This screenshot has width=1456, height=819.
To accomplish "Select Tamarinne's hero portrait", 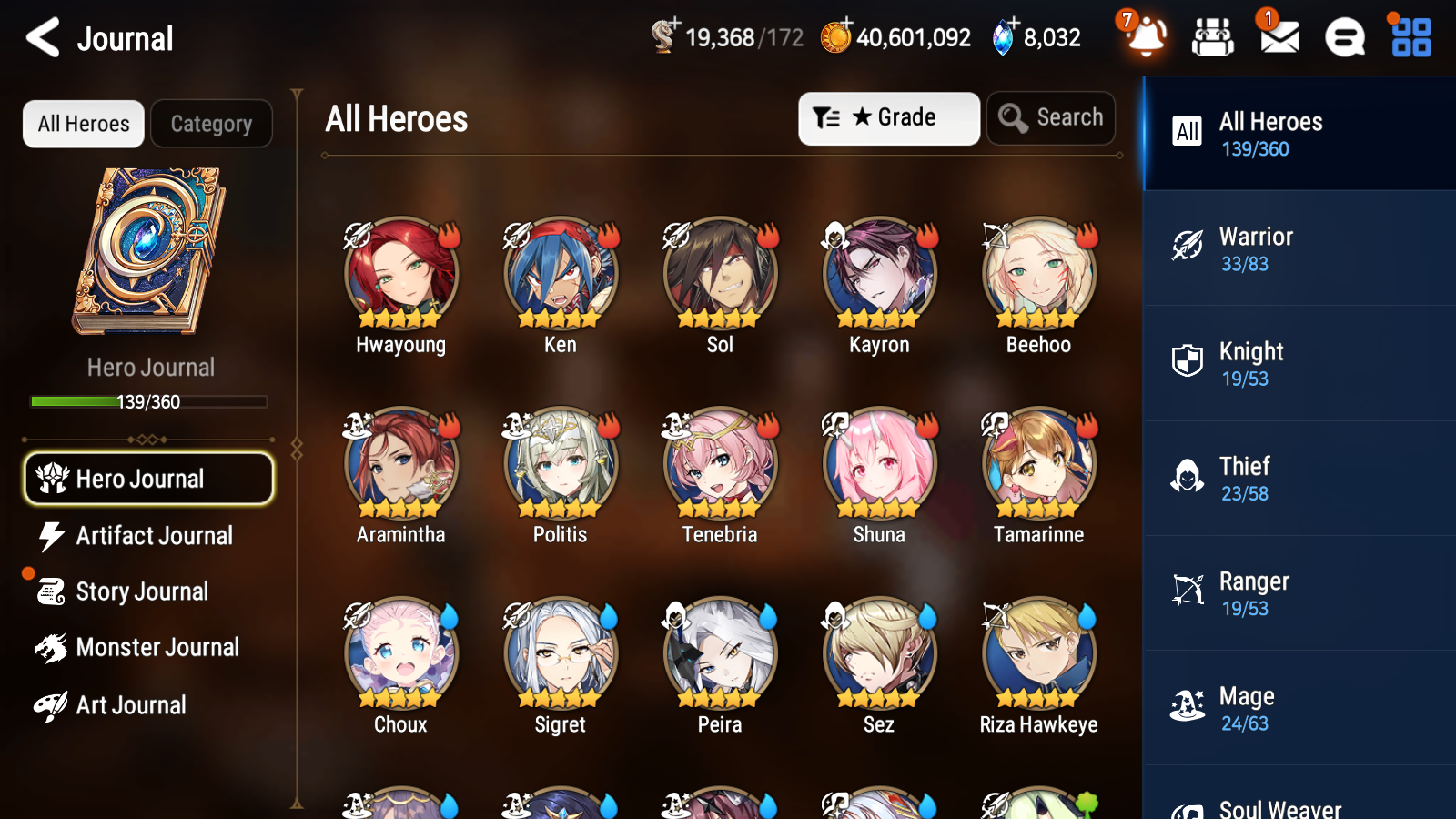I will (1037, 464).
